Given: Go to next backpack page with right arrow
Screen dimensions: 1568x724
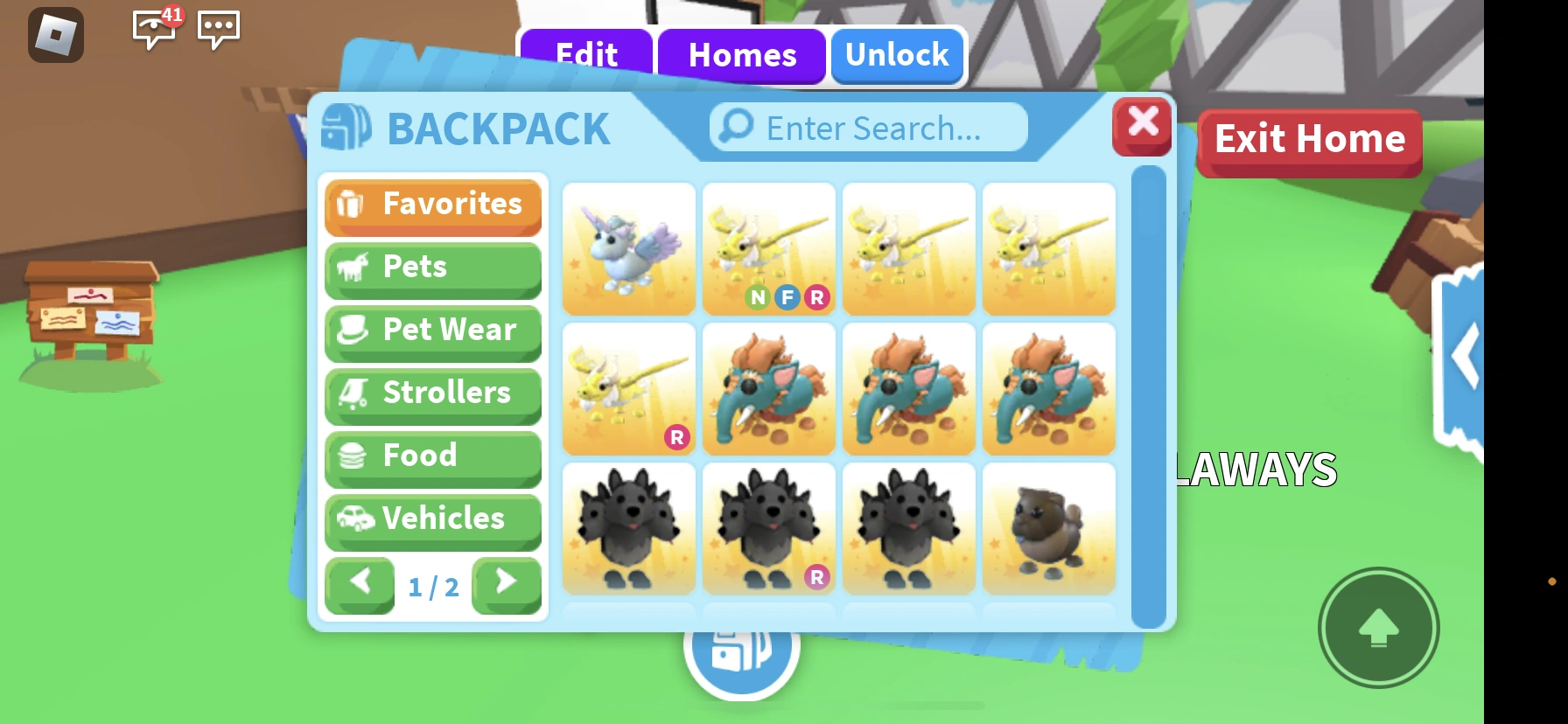Looking at the screenshot, I should click(x=506, y=584).
